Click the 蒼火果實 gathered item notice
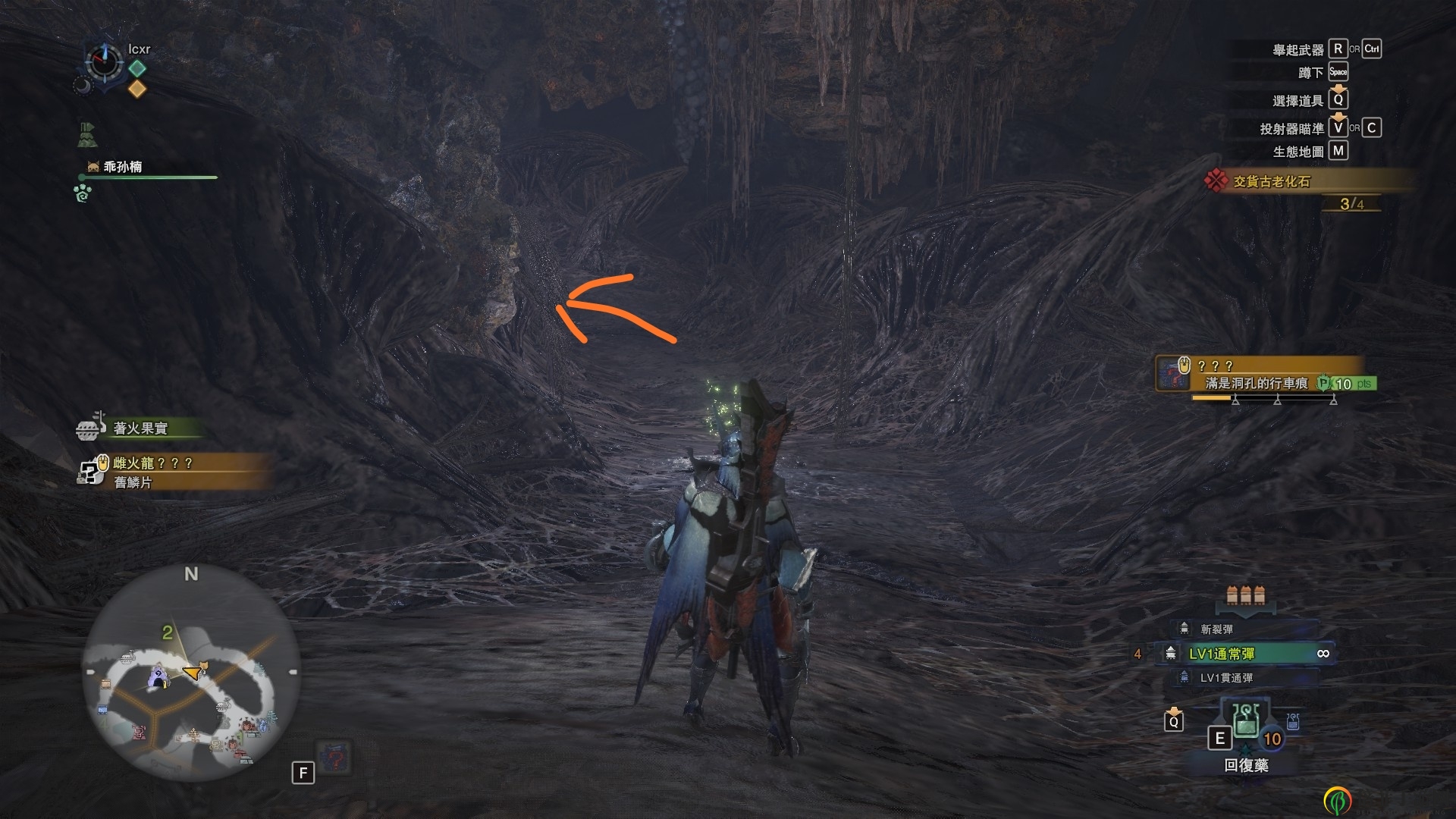 [140, 428]
